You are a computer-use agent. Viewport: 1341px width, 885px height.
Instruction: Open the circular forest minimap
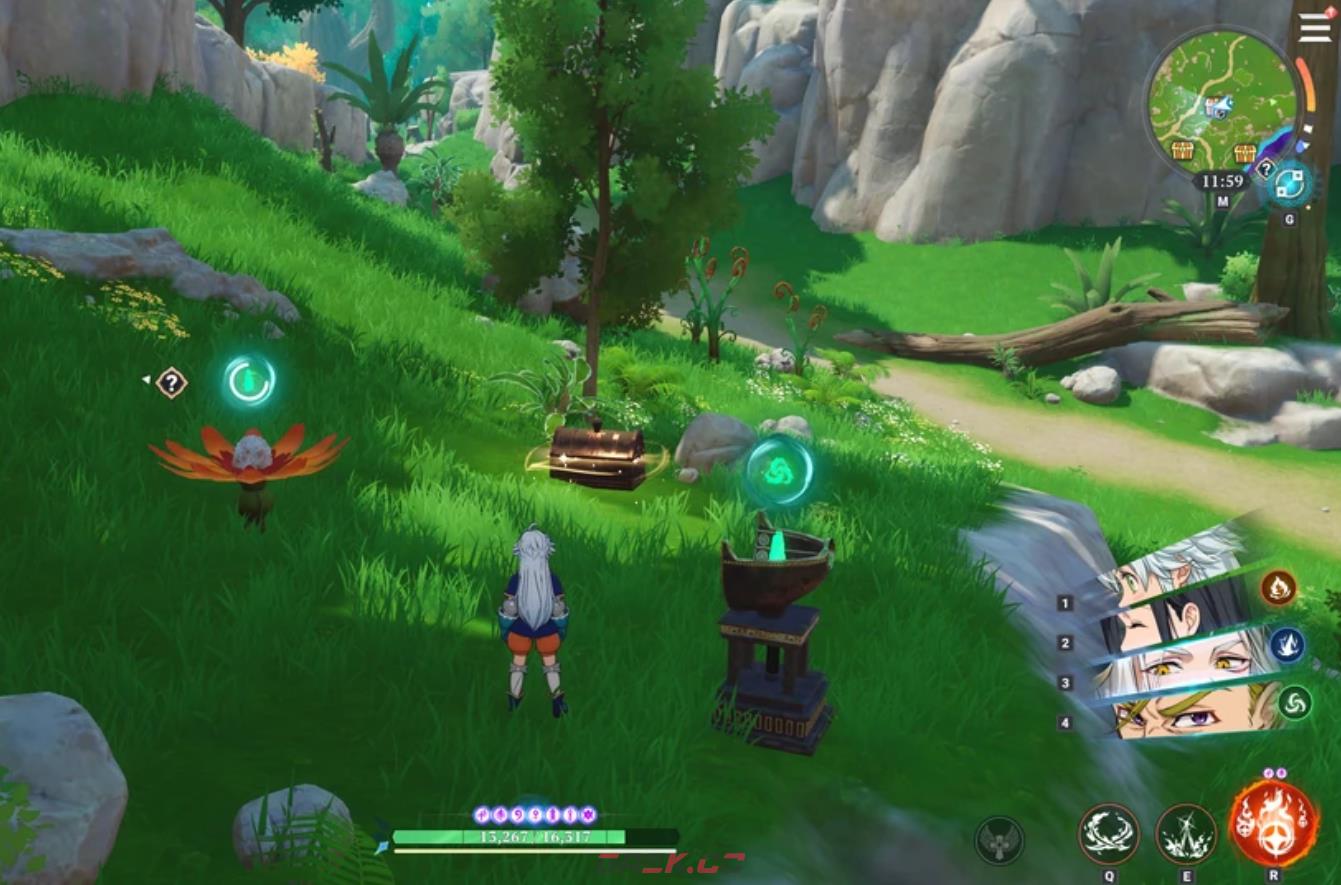click(1220, 101)
